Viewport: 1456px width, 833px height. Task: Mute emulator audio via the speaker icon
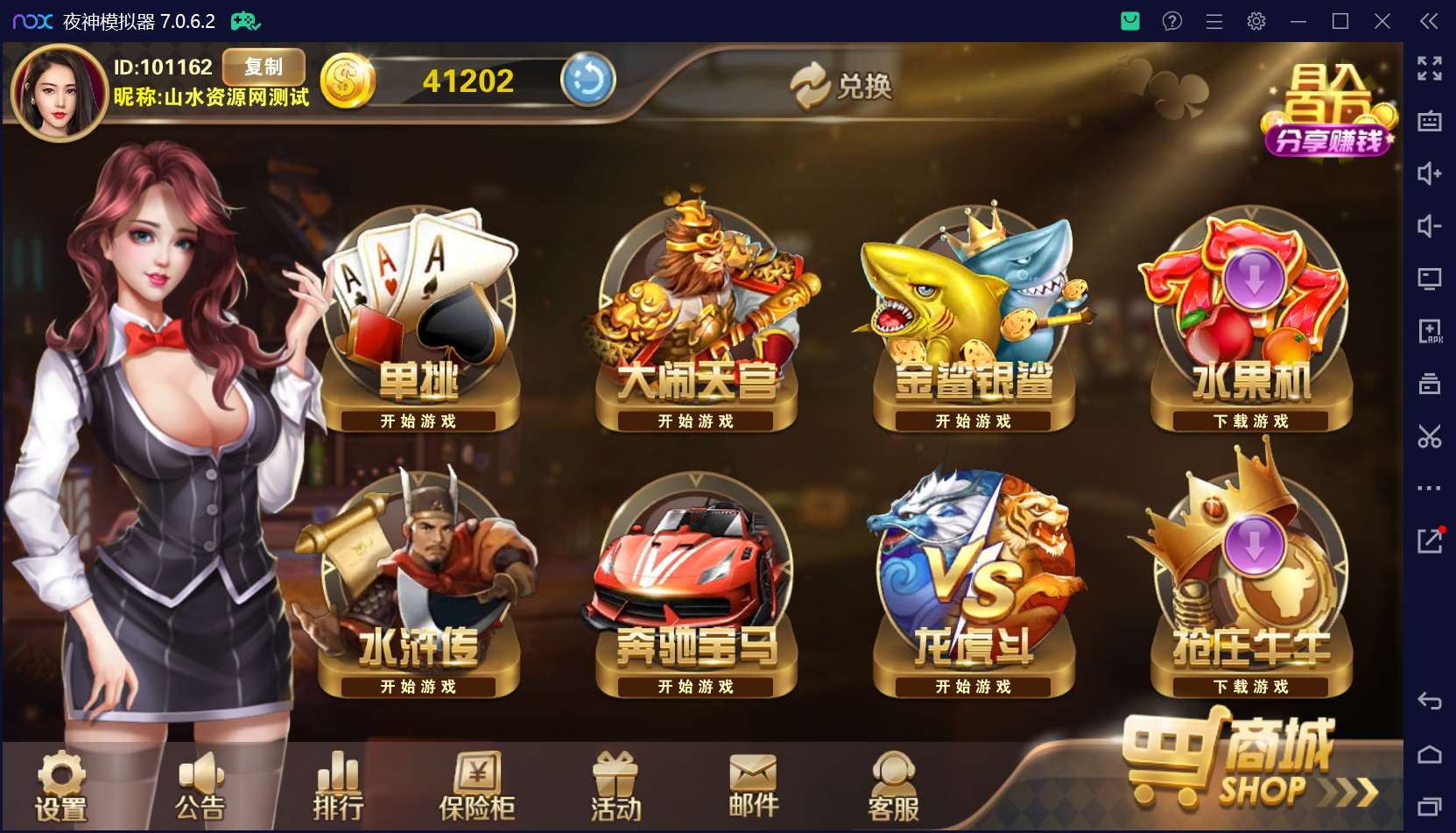[1430, 226]
